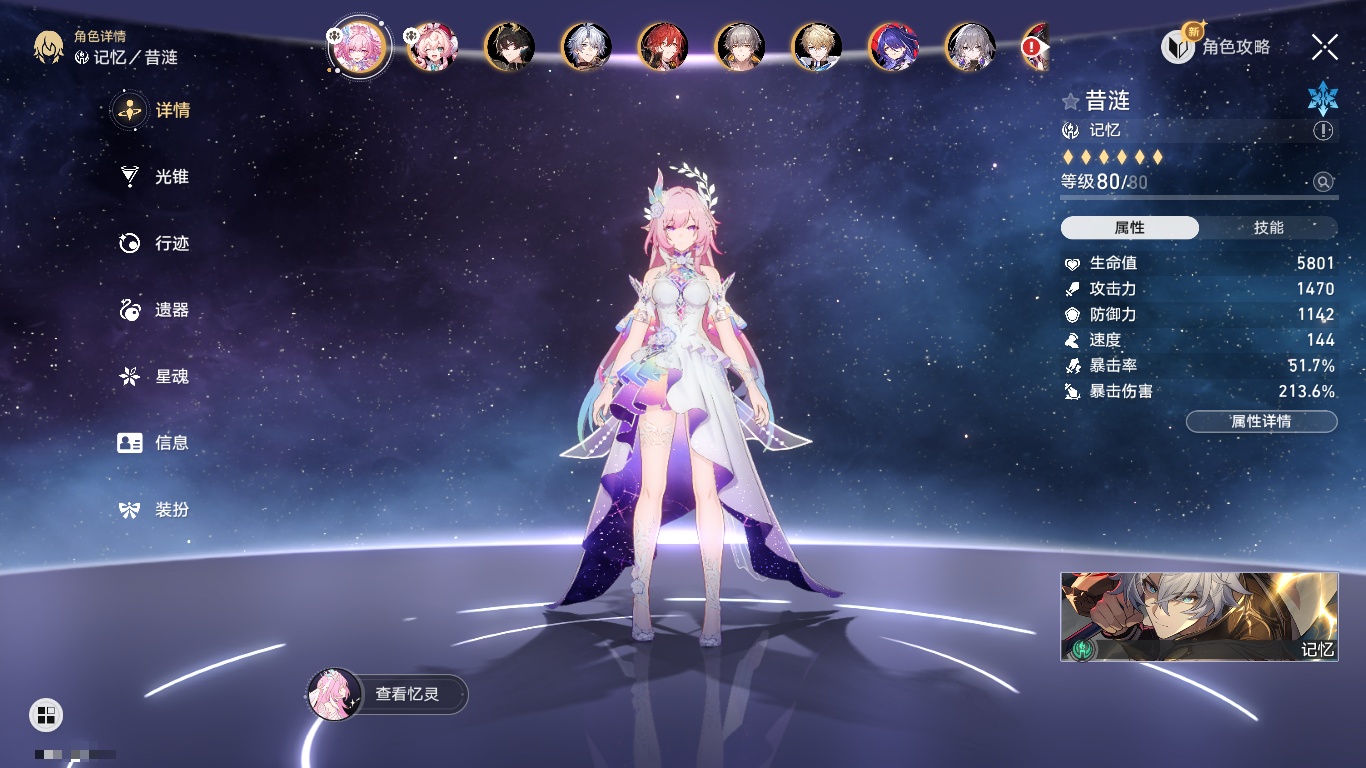This screenshot has width=1366, height=768.
Task: Show the 信息 character info page
Action: 154,442
